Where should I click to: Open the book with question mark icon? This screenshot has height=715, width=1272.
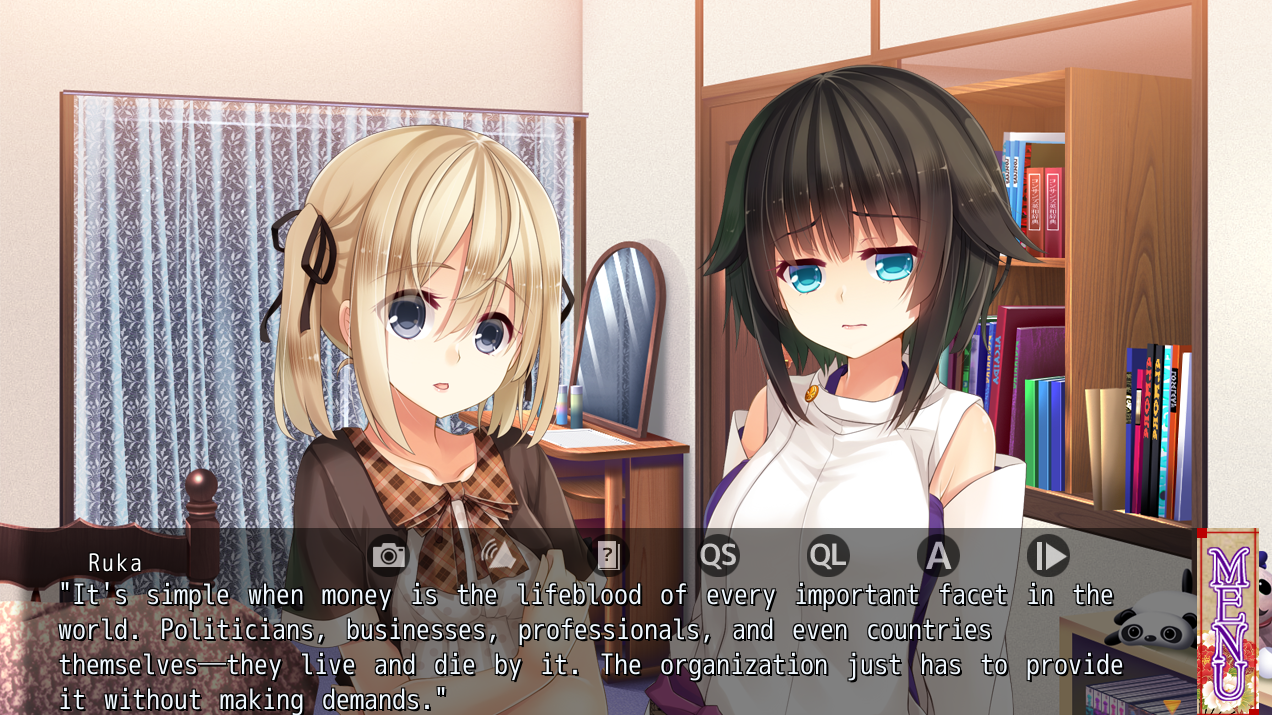pyautogui.click(x=608, y=555)
